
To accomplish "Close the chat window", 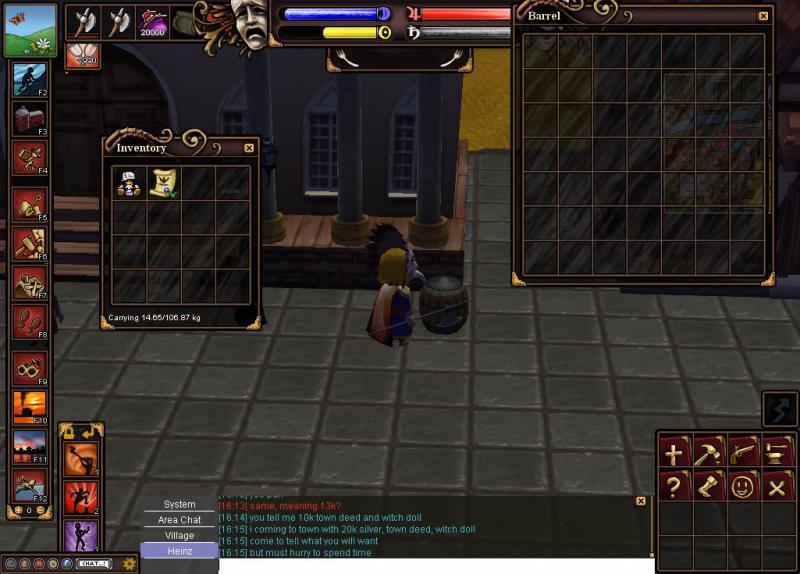I will [x=641, y=501].
